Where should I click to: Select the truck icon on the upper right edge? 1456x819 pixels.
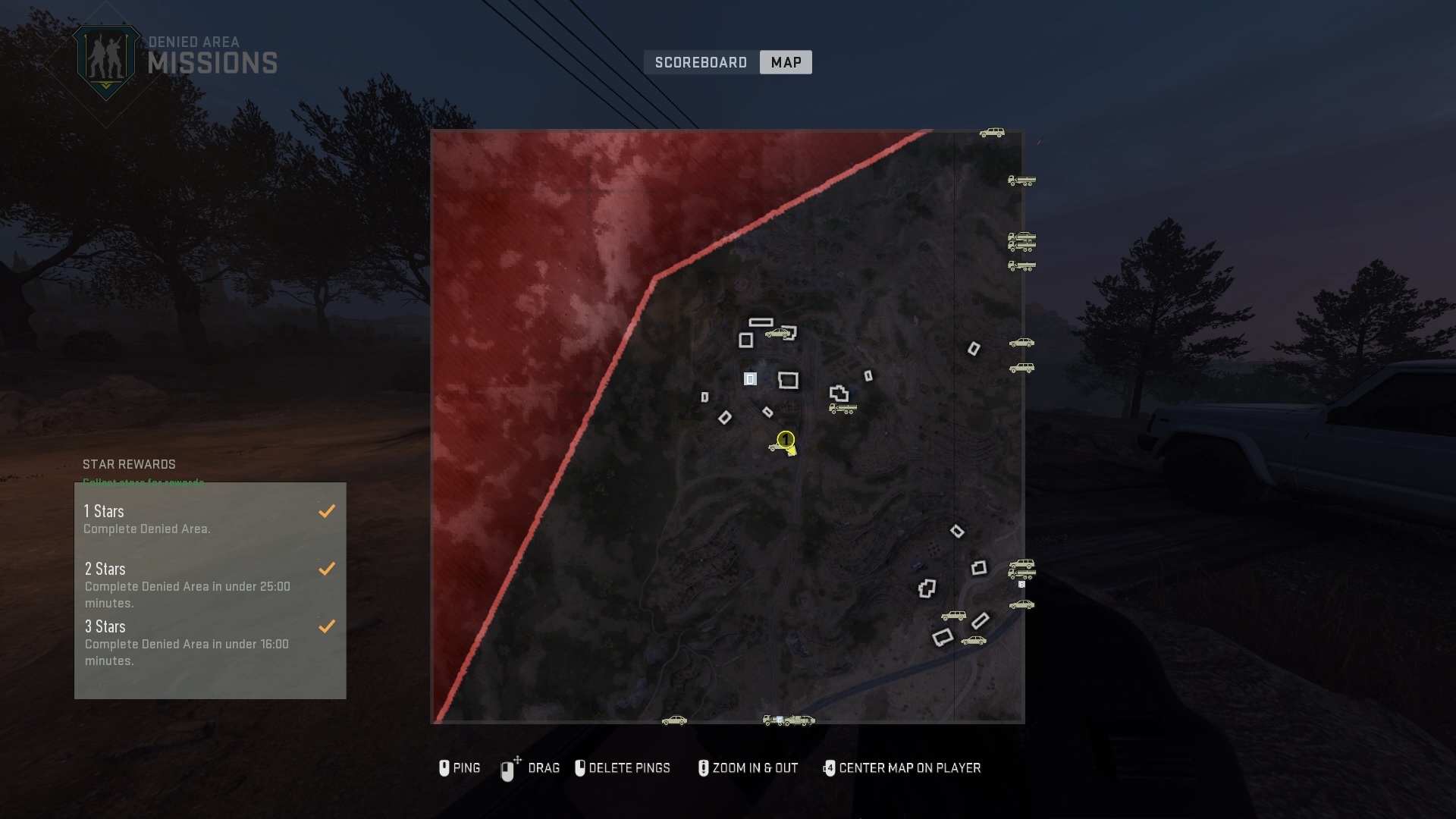(1022, 182)
